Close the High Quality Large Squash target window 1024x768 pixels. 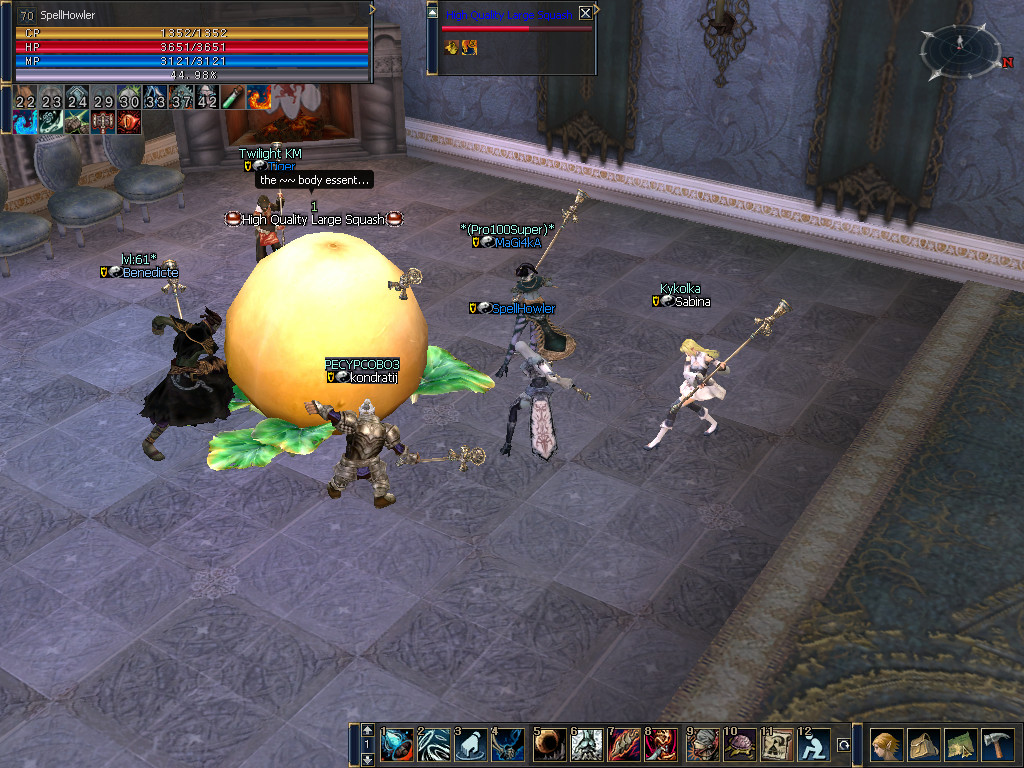coord(585,13)
